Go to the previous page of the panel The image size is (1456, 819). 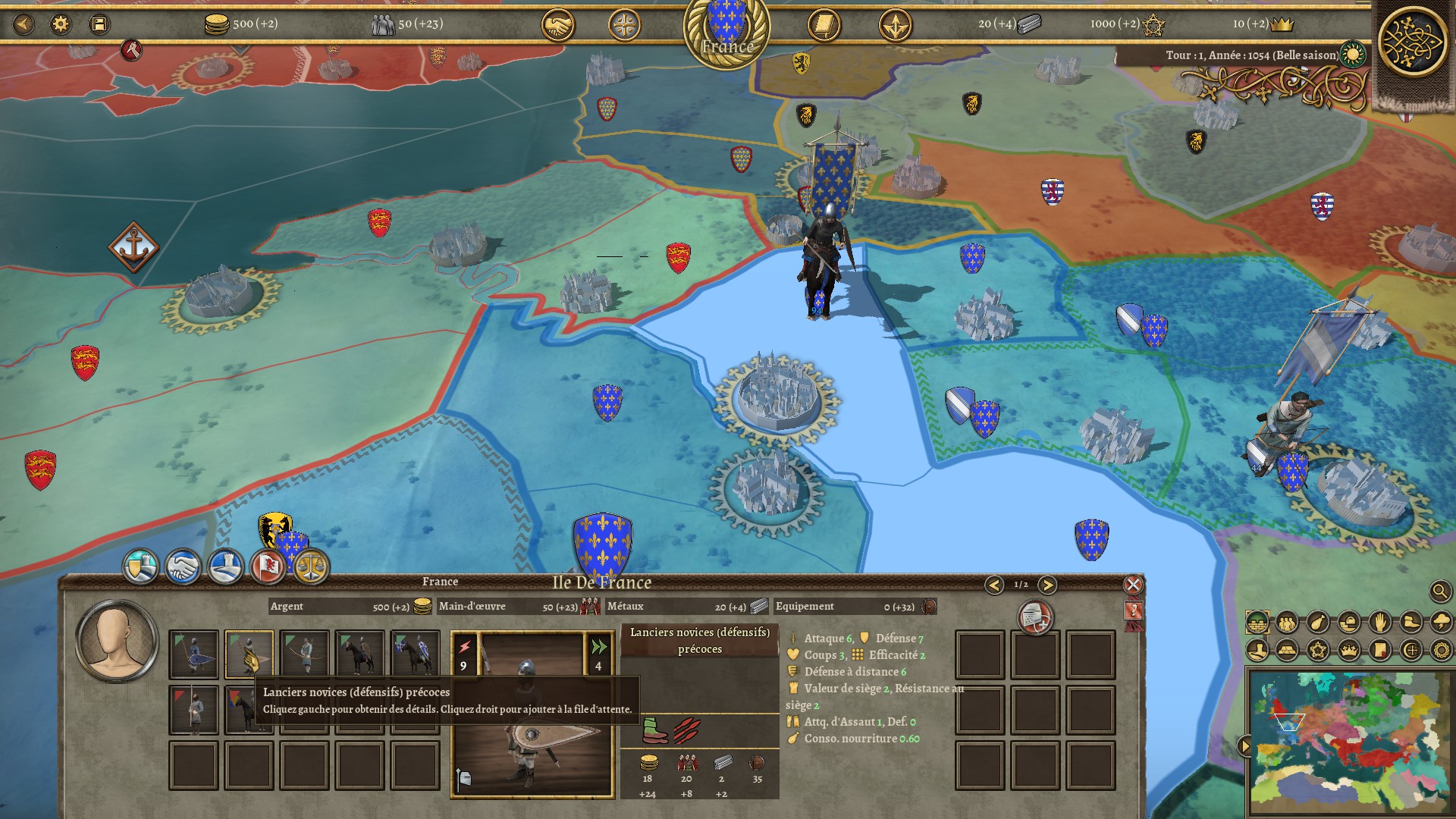(994, 585)
